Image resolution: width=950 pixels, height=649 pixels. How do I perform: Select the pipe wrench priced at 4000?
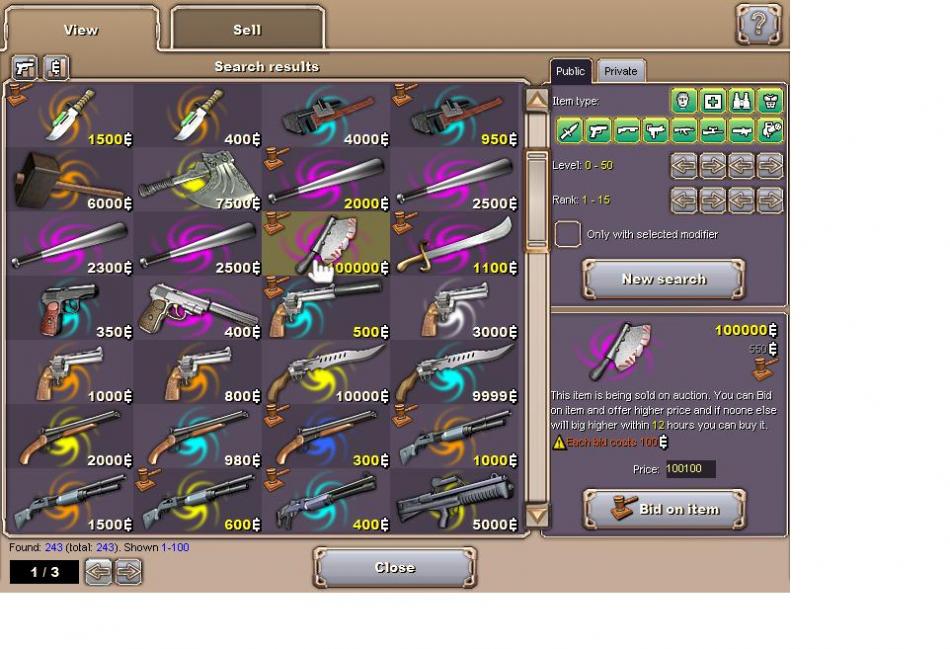pyautogui.click(x=326, y=116)
